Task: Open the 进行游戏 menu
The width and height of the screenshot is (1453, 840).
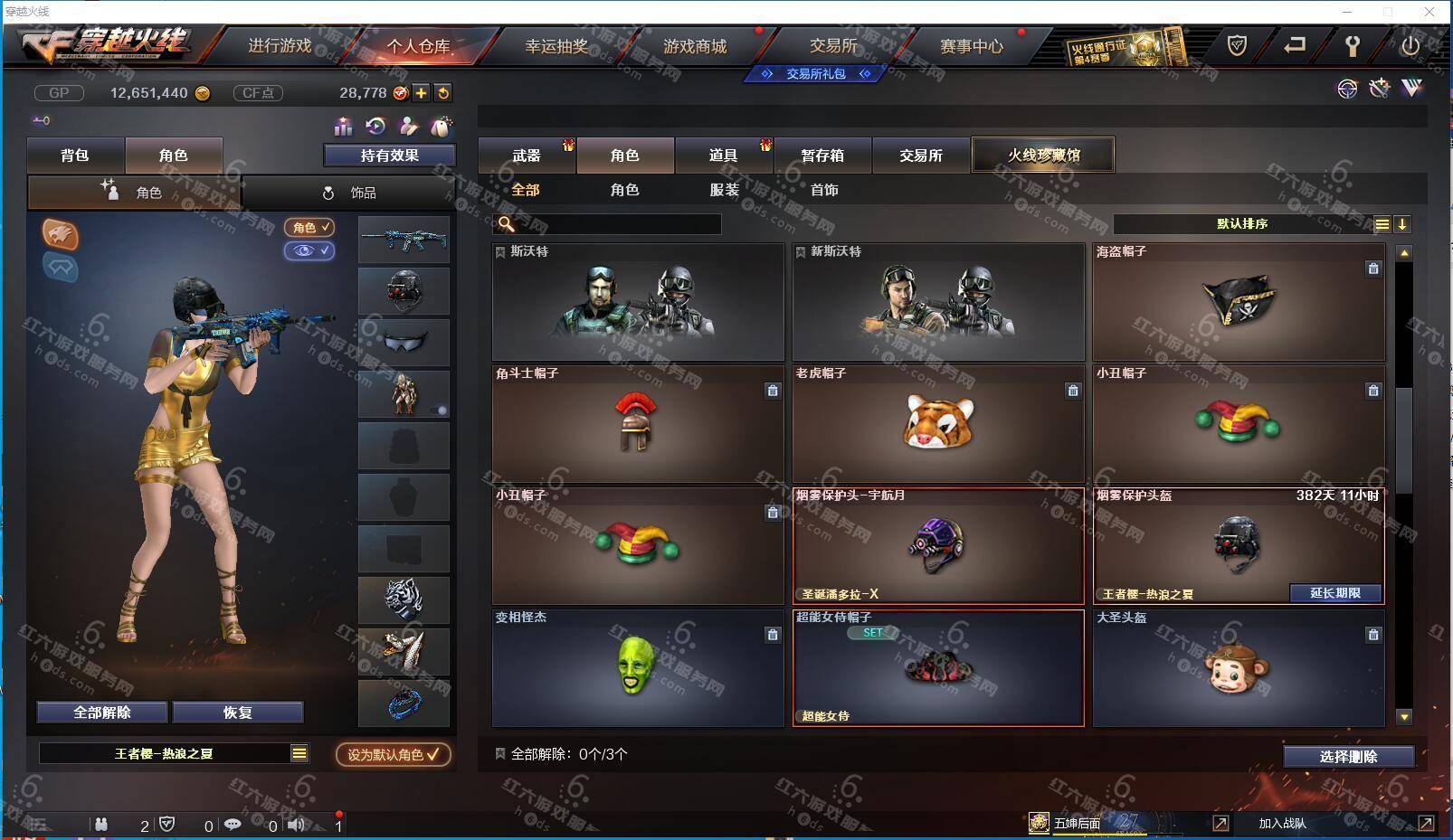Action: coord(280,46)
